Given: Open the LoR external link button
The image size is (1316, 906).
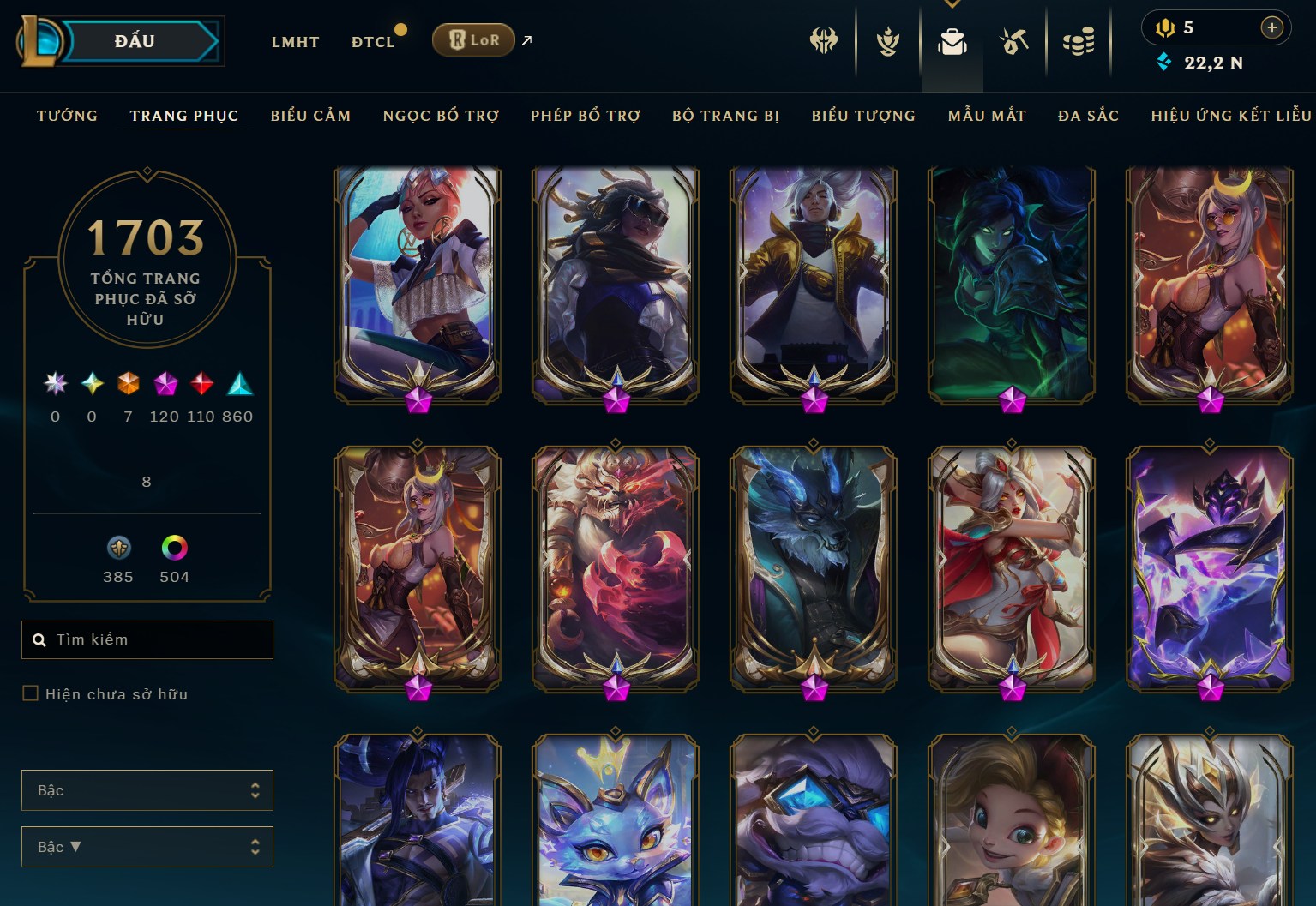Looking at the screenshot, I should point(472,39).
